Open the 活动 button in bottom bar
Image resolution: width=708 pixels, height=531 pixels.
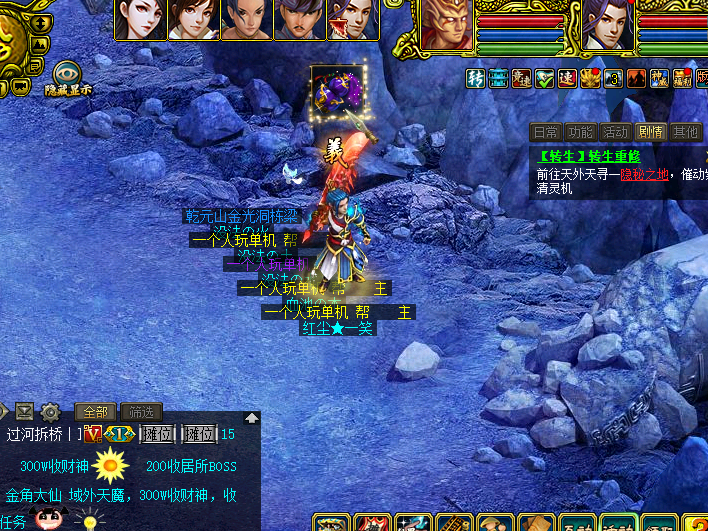pos(618,523)
